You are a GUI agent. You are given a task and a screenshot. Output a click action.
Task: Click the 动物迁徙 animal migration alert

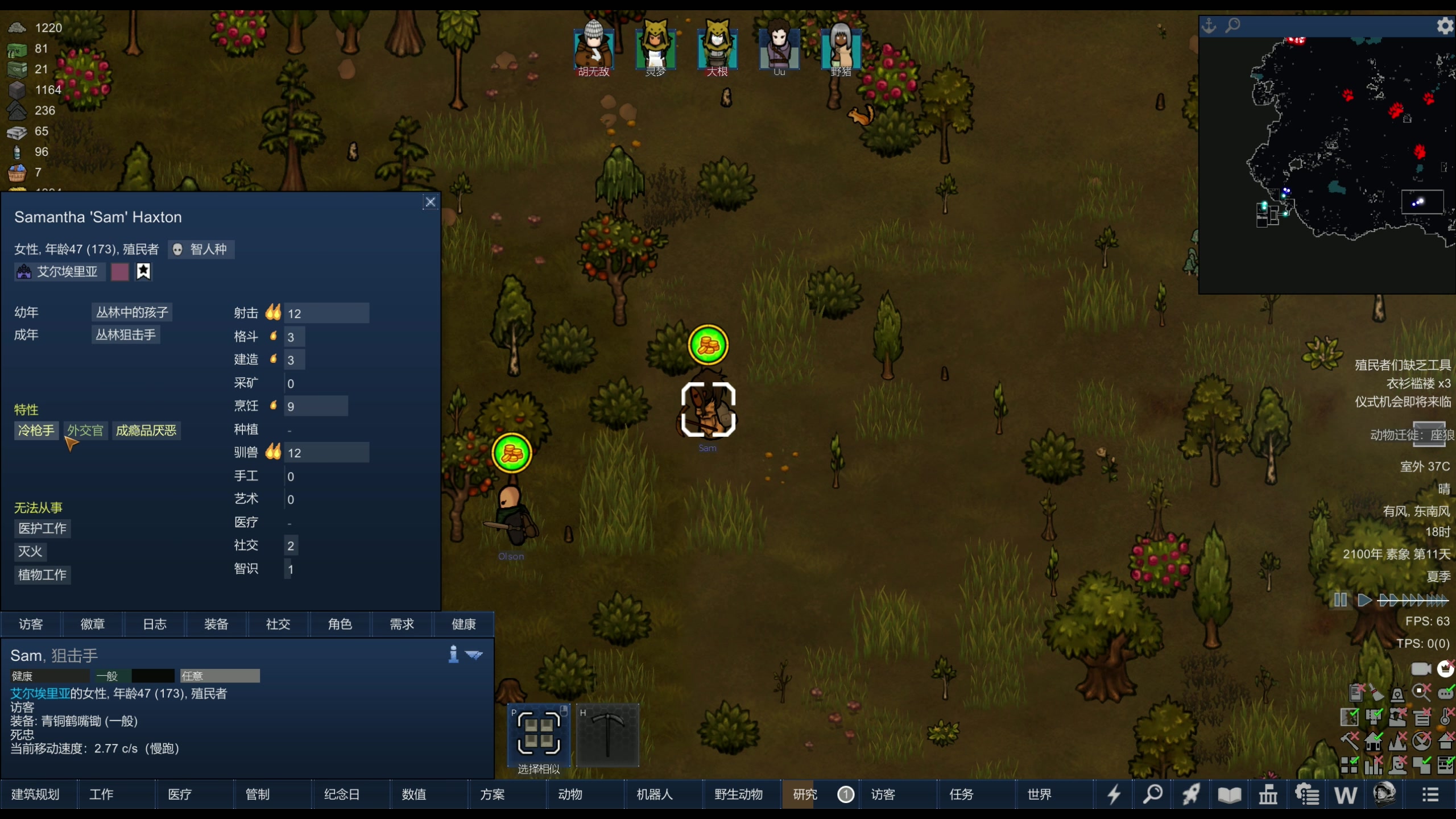(x=1412, y=435)
